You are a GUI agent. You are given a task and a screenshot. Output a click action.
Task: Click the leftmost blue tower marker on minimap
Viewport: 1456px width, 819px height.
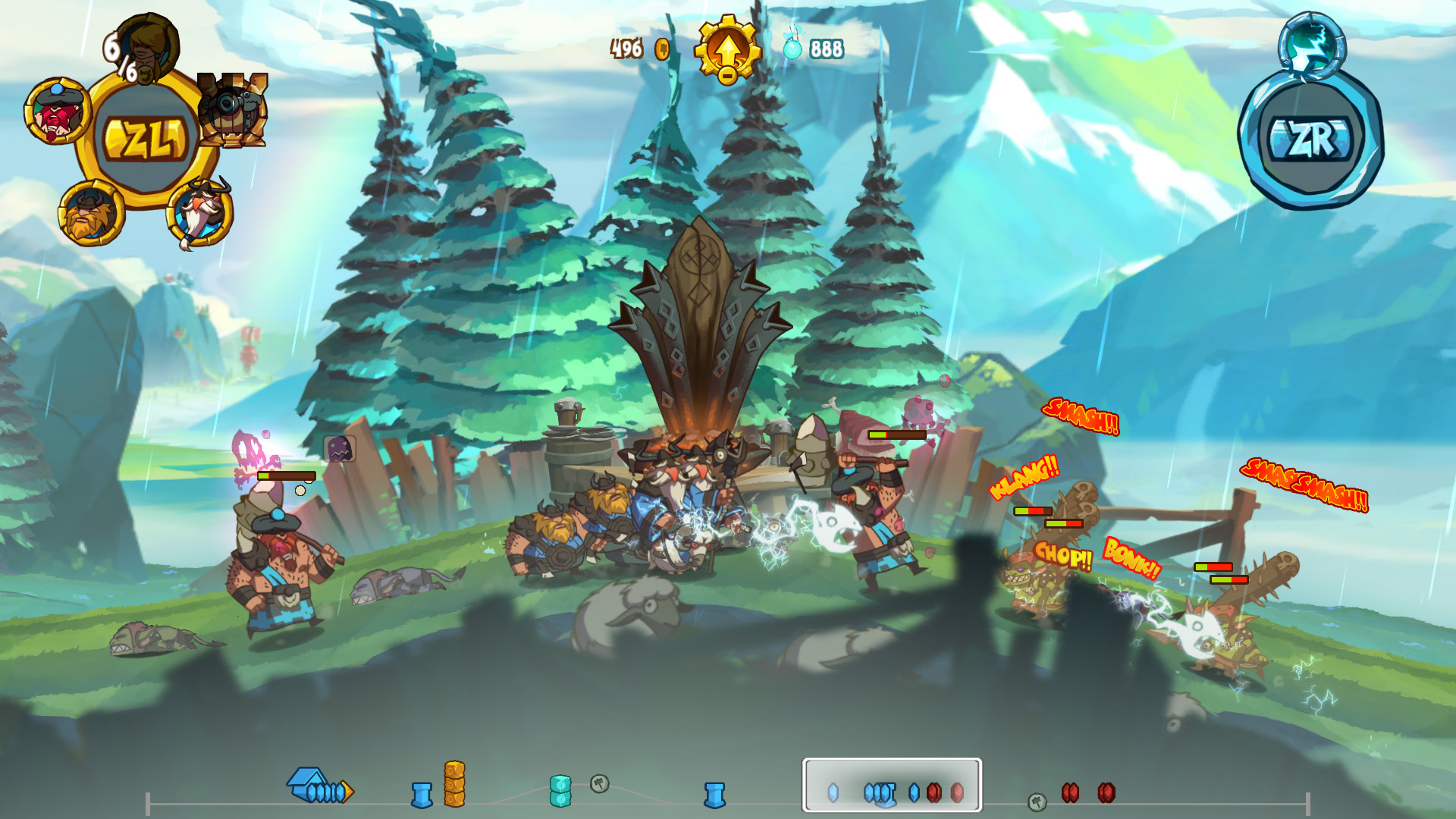(423, 794)
